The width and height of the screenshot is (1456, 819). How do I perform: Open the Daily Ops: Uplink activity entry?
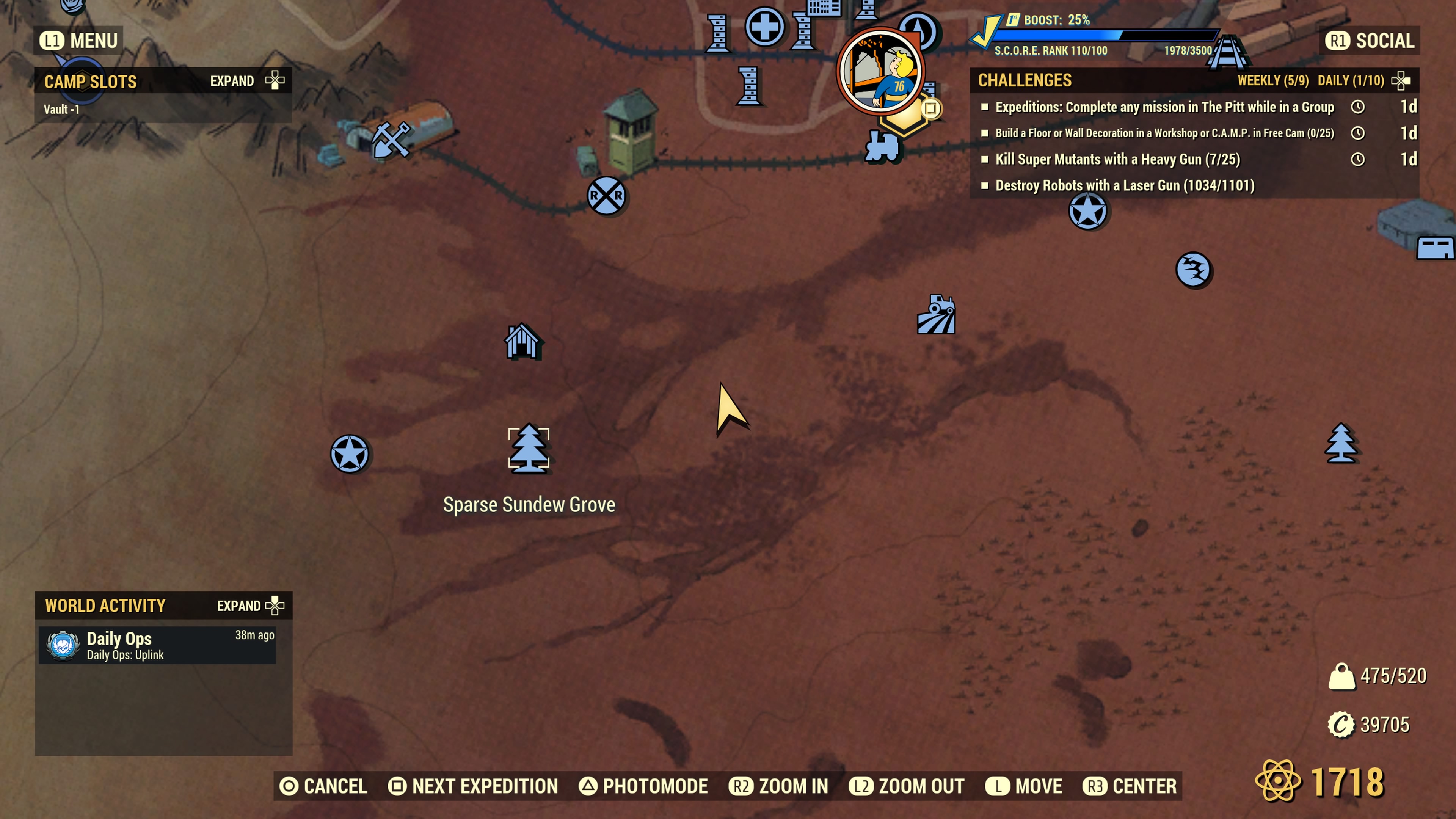pyautogui.click(x=158, y=644)
